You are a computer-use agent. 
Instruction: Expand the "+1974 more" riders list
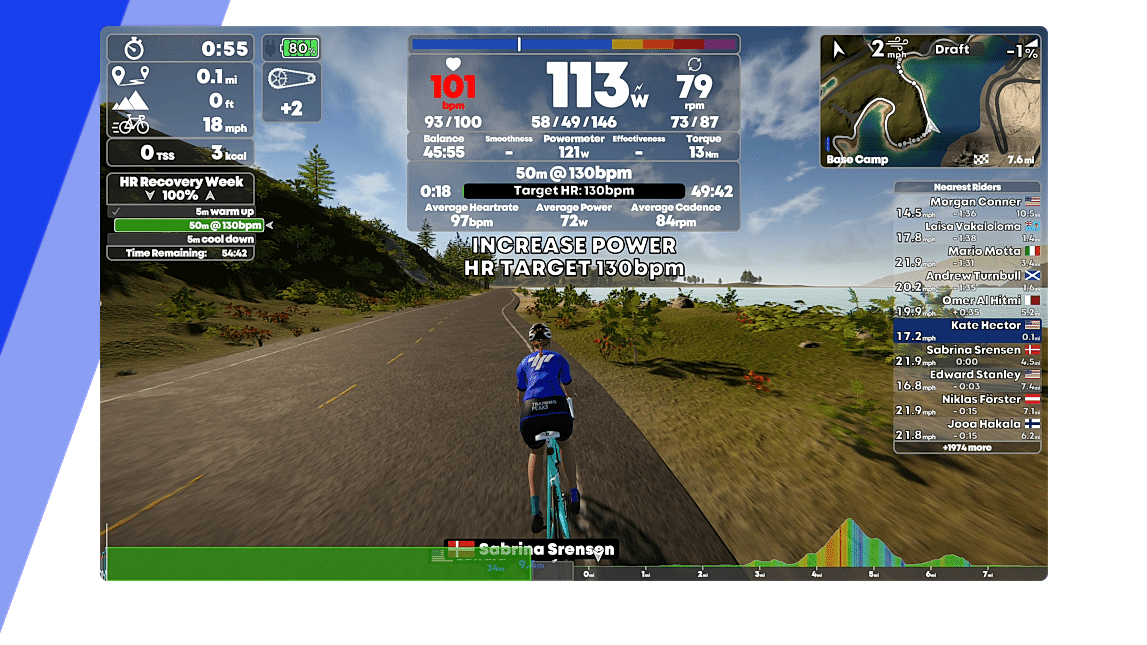966,448
